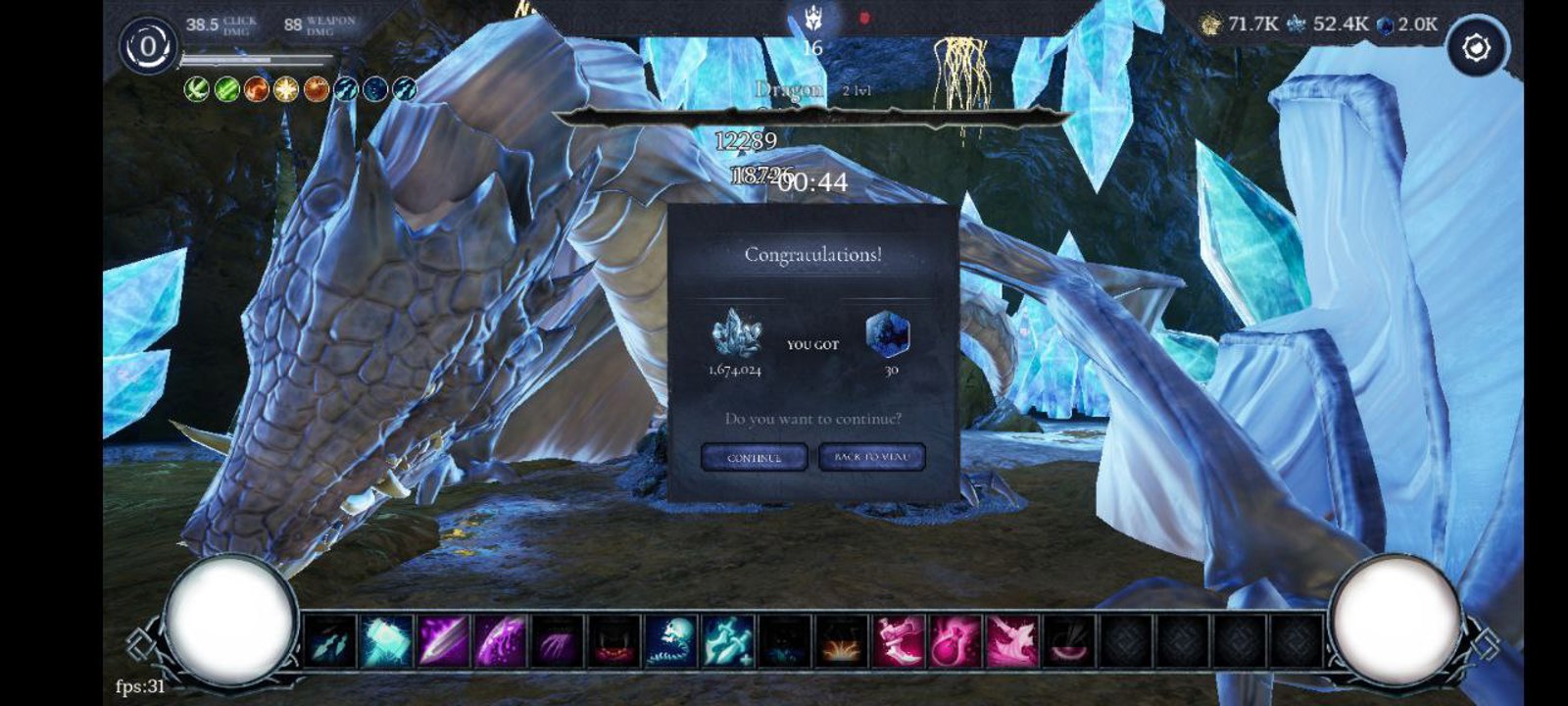1568x706 pixels.
Task: Activate the teal crossed swords skill
Action: [728, 642]
